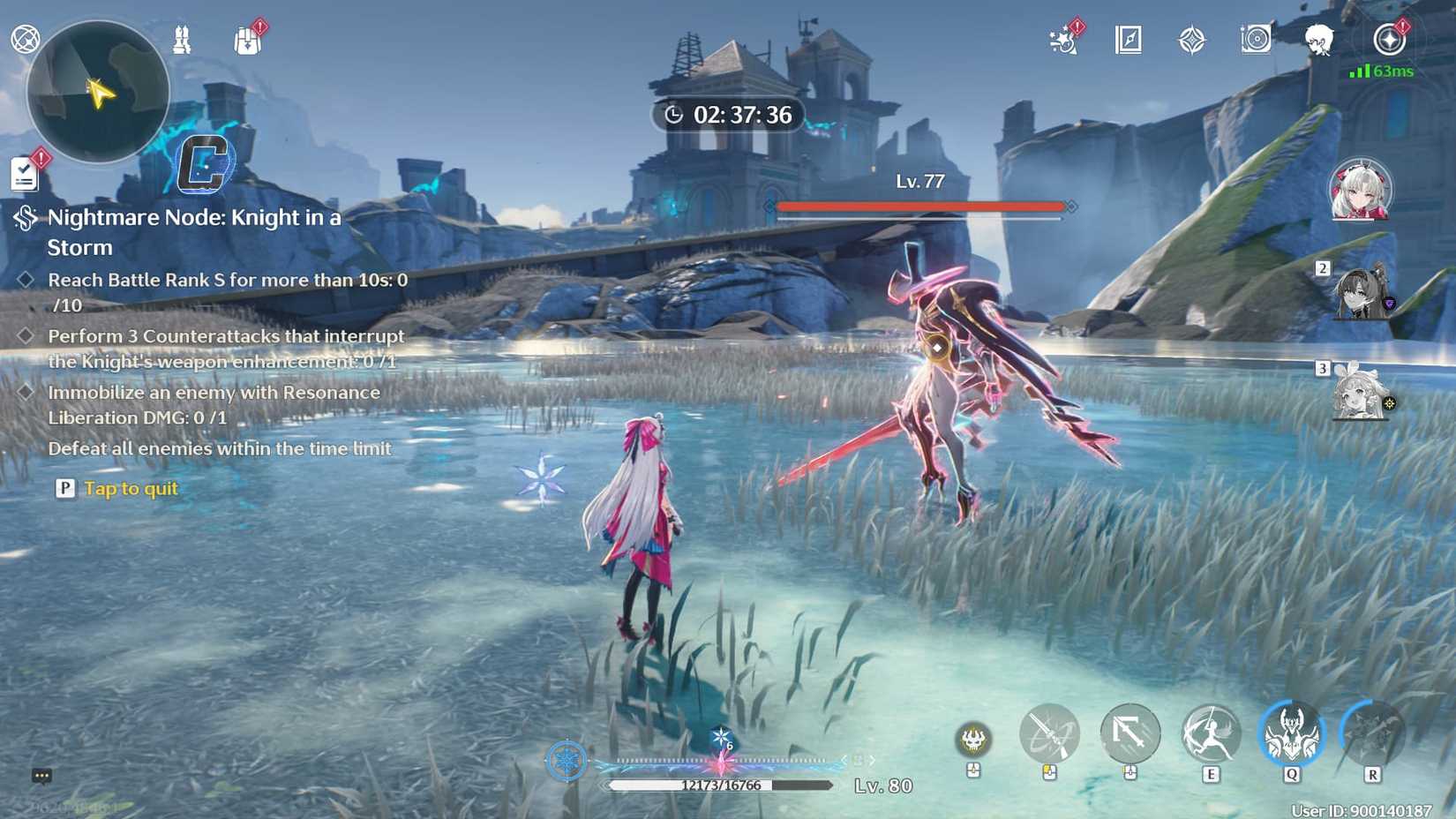Collapse the Nightmare Node objective list
Viewport: 1456px width, 819px height.
[24, 219]
